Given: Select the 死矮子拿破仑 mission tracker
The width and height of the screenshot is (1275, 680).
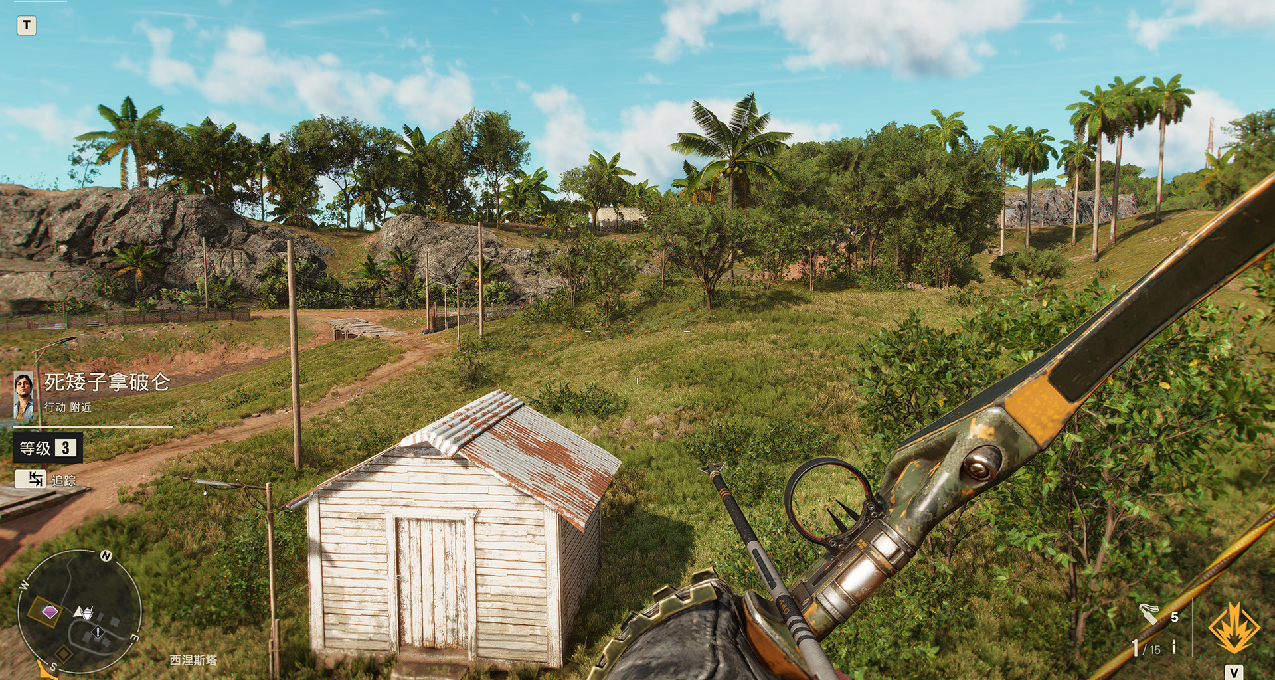Looking at the screenshot, I should pyautogui.click(x=107, y=383).
